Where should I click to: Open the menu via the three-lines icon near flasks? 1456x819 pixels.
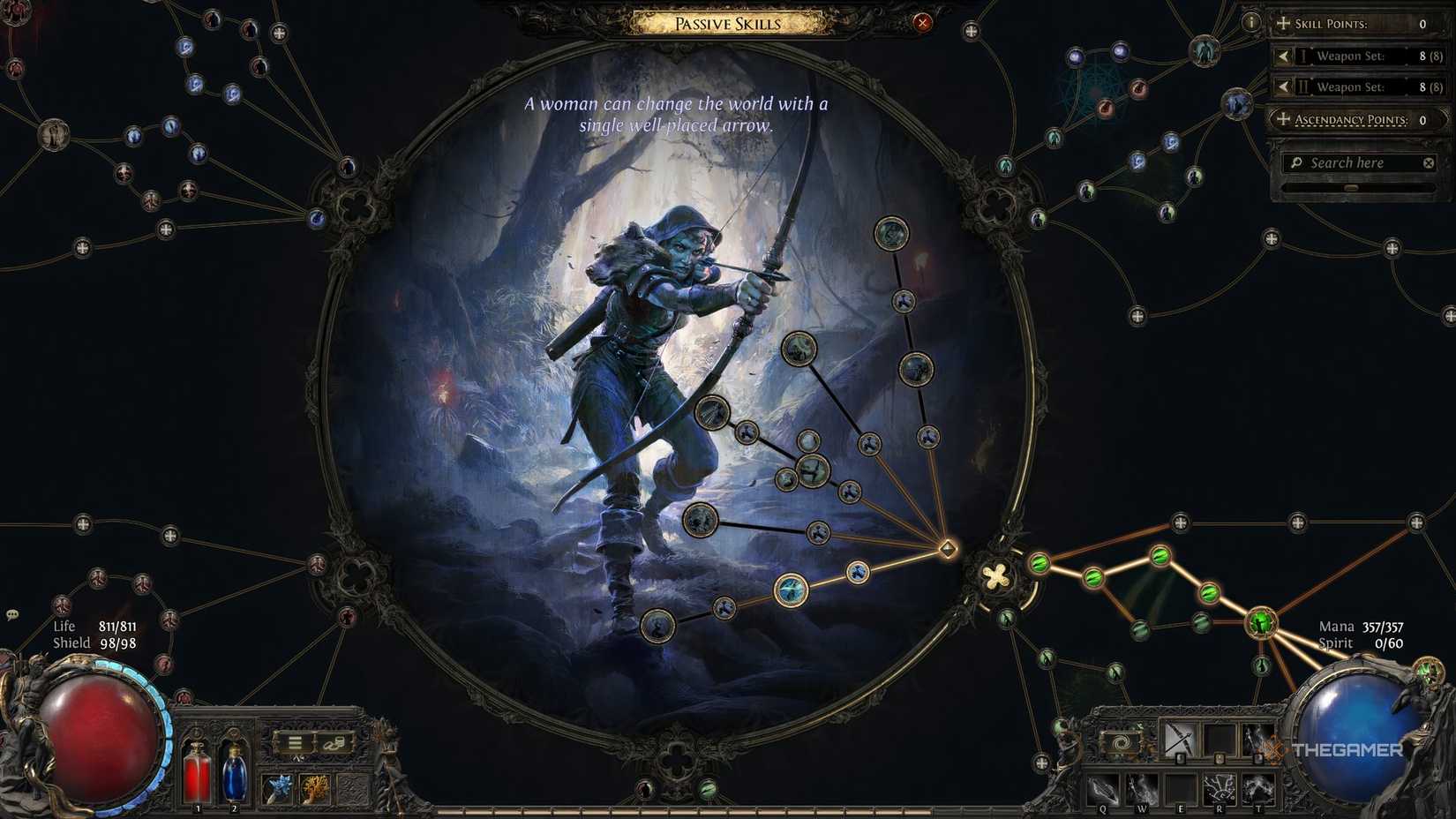click(295, 741)
